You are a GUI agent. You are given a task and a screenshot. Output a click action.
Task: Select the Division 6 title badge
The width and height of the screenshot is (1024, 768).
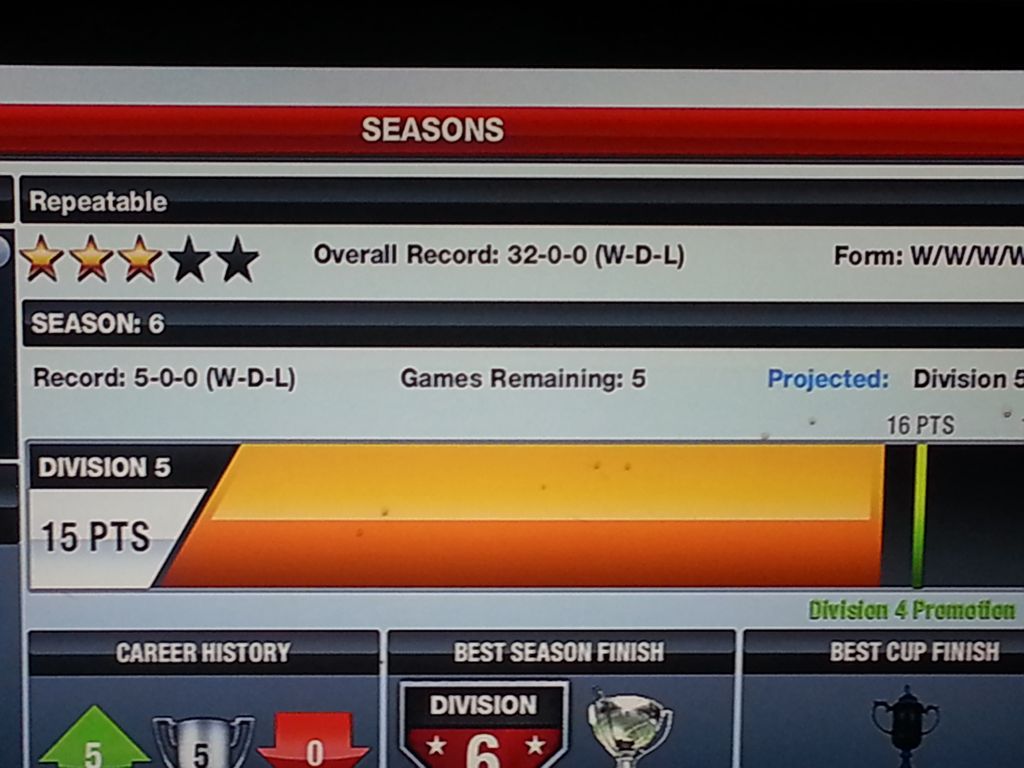point(483,727)
